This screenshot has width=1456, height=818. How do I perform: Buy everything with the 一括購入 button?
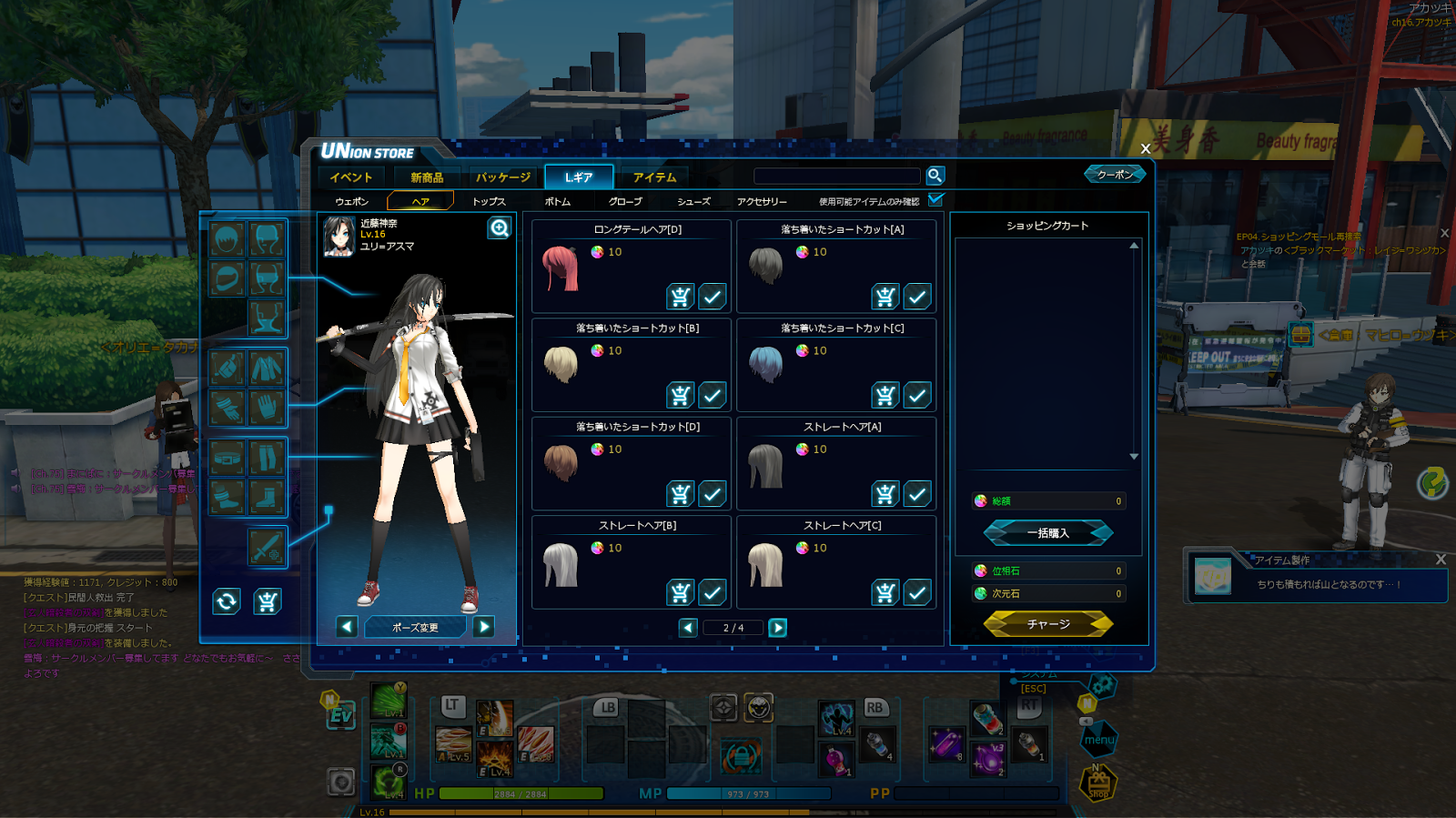point(1048,533)
